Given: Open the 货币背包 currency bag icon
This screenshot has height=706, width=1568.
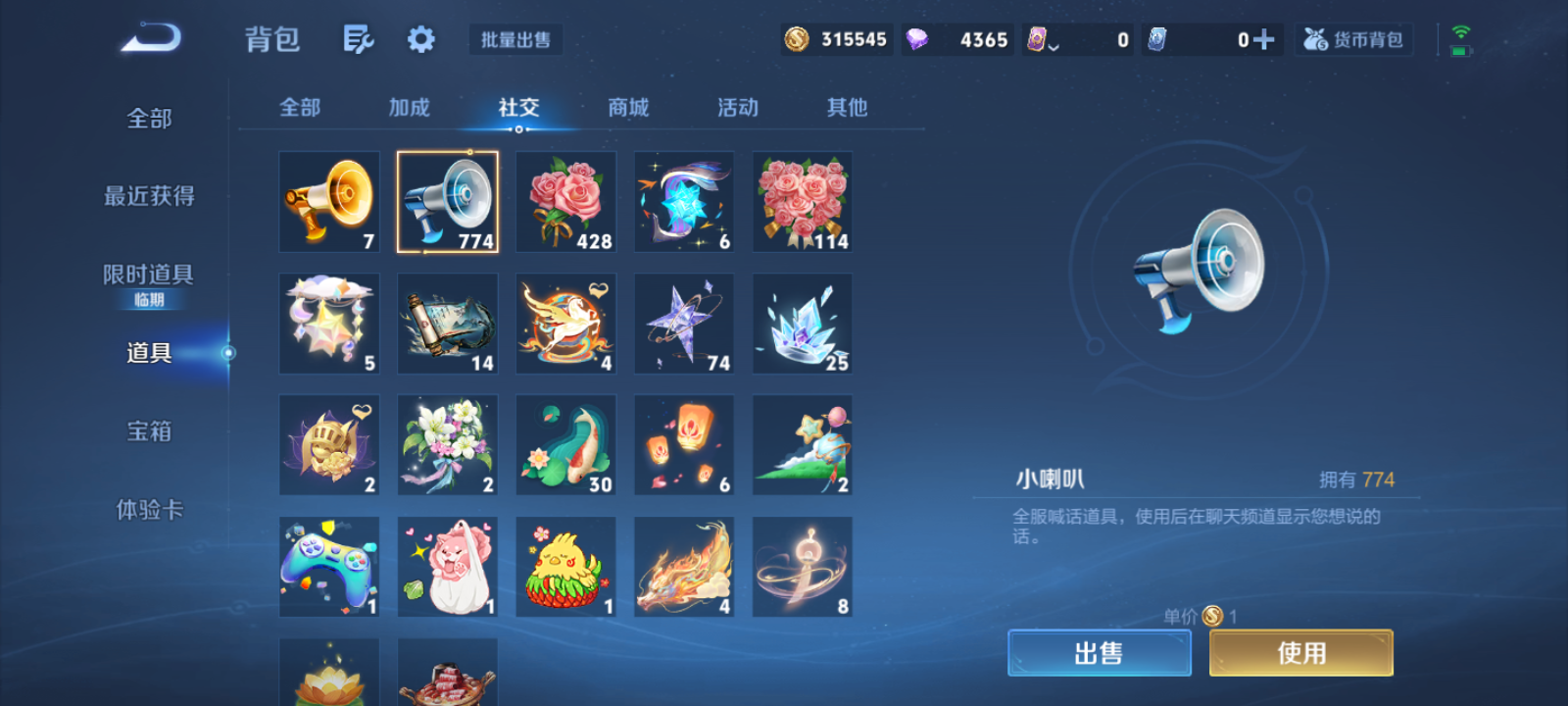Looking at the screenshot, I should pyautogui.click(x=1353, y=39).
